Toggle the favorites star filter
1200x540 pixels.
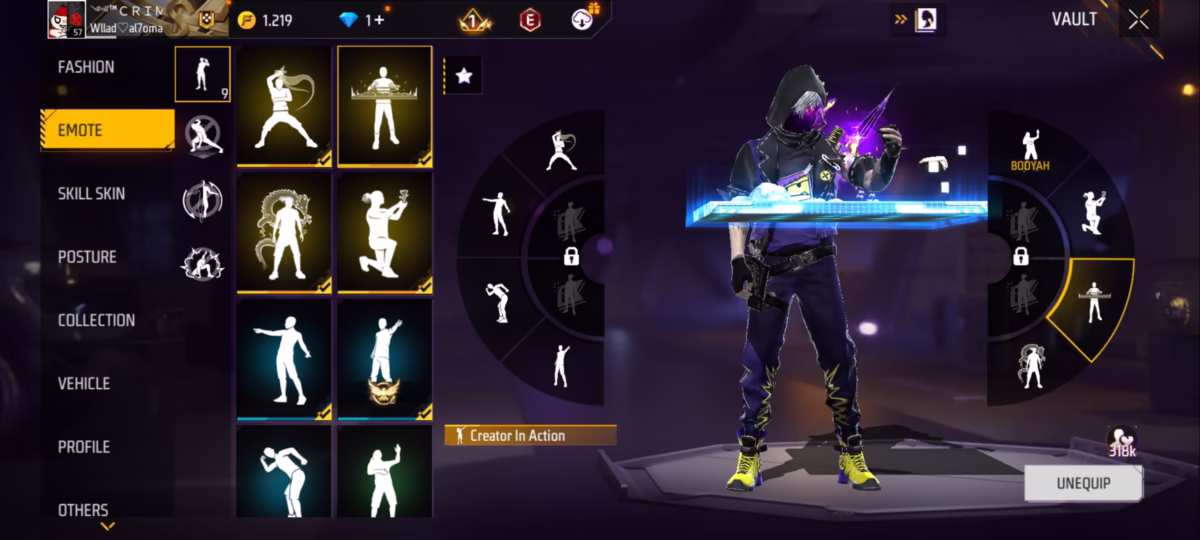click(x=463, y=75)
